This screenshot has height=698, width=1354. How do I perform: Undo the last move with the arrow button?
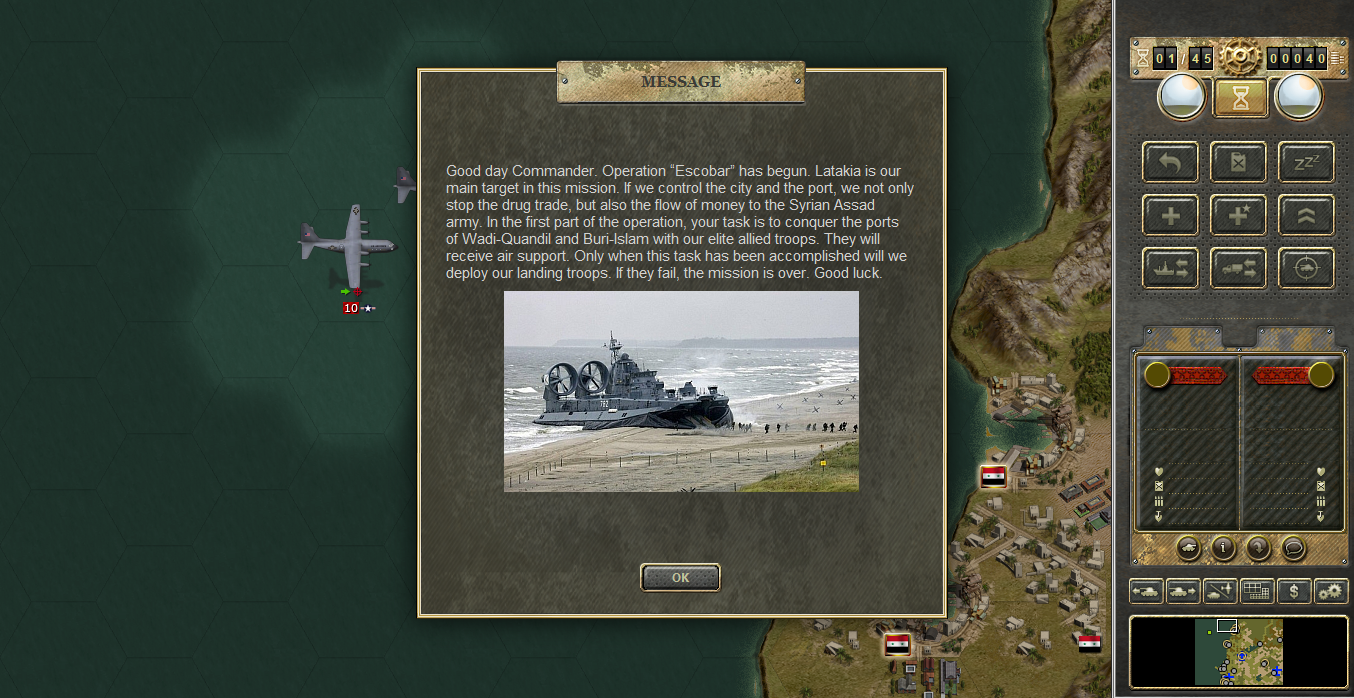point(1171,162)
